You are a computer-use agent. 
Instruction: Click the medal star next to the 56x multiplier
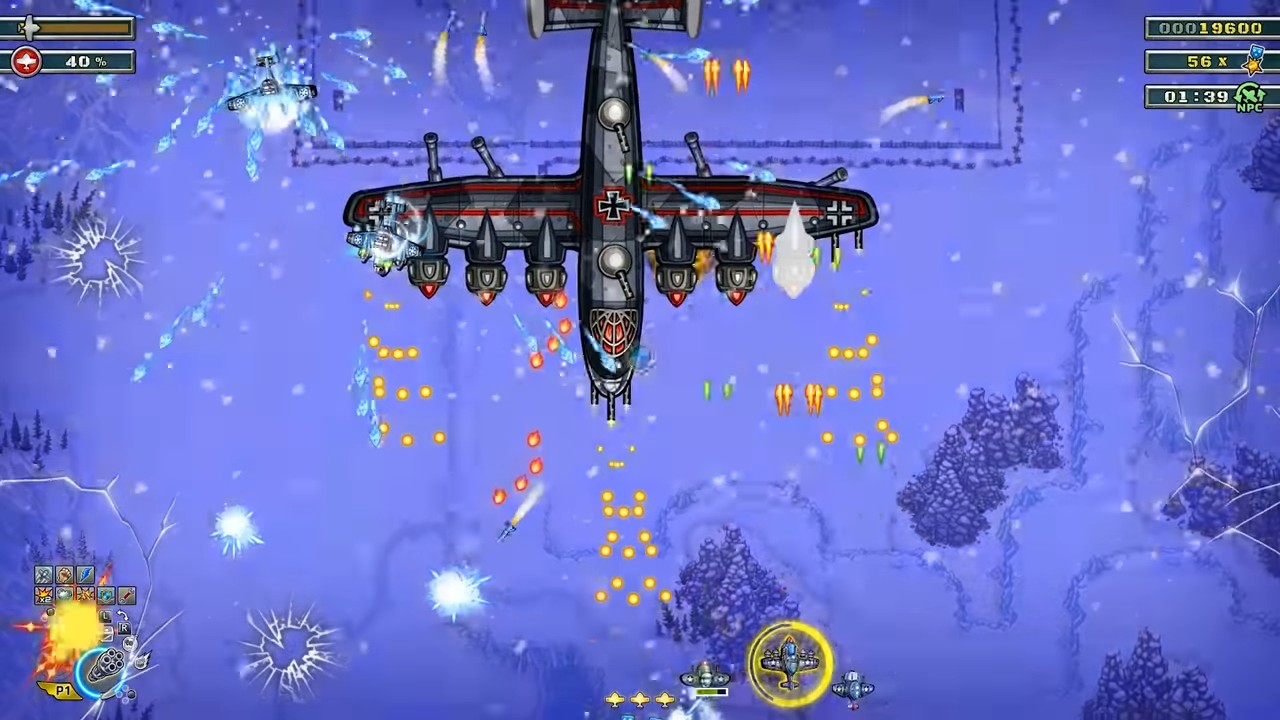[x=1253, y=64]
